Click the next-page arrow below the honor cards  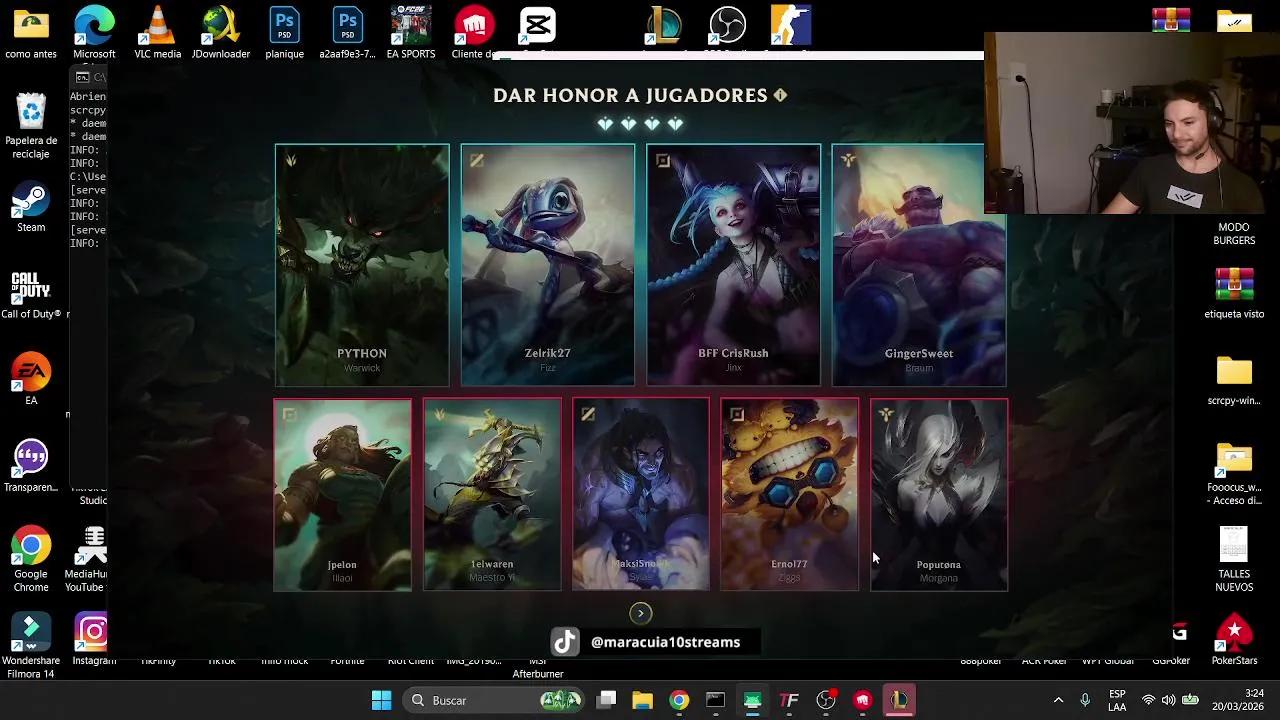pos(640,613)
